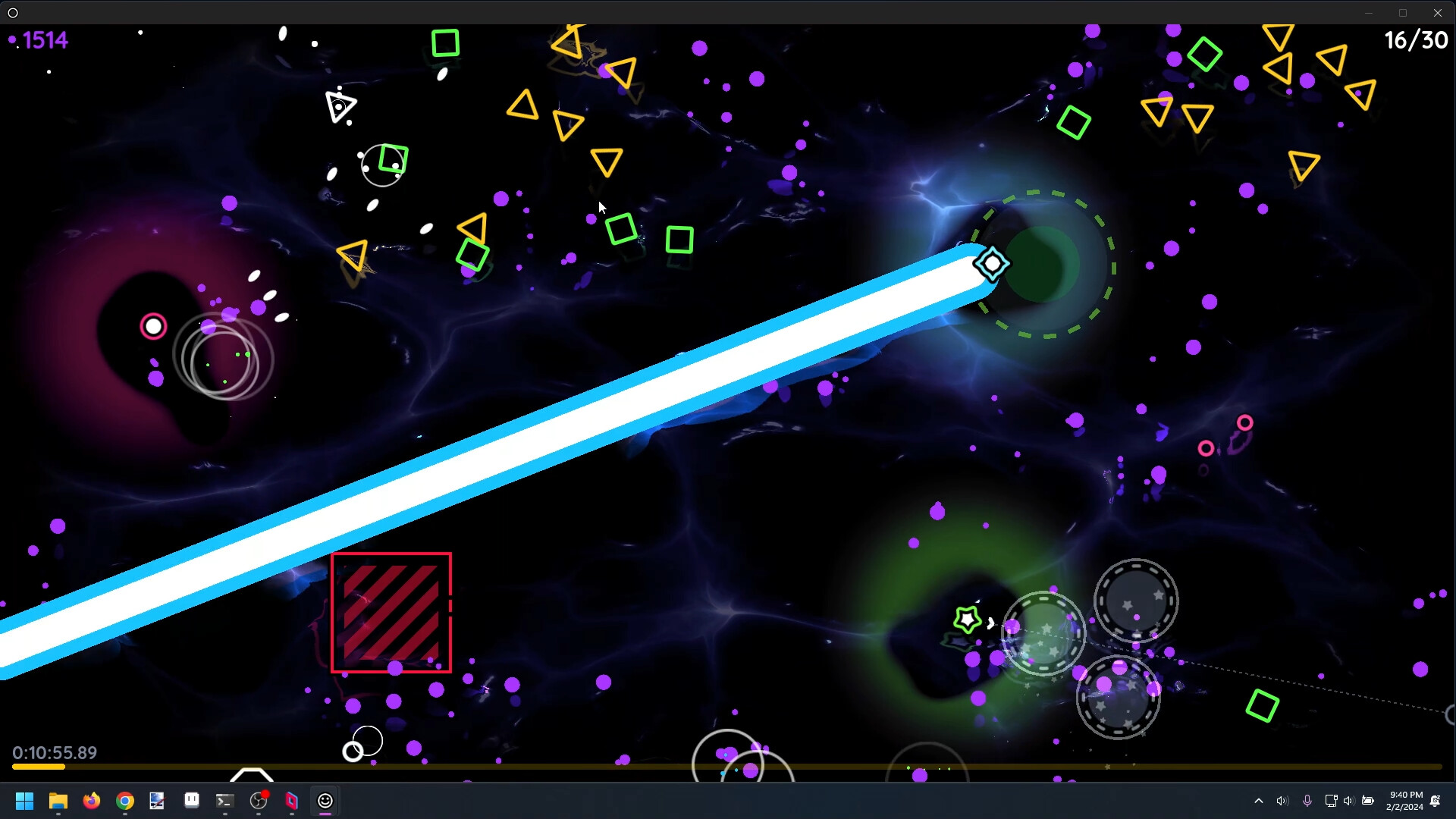Toggle the microphone in the system tray
The height and width of the screenshot is (819, 1456).
pos(1307,800)
